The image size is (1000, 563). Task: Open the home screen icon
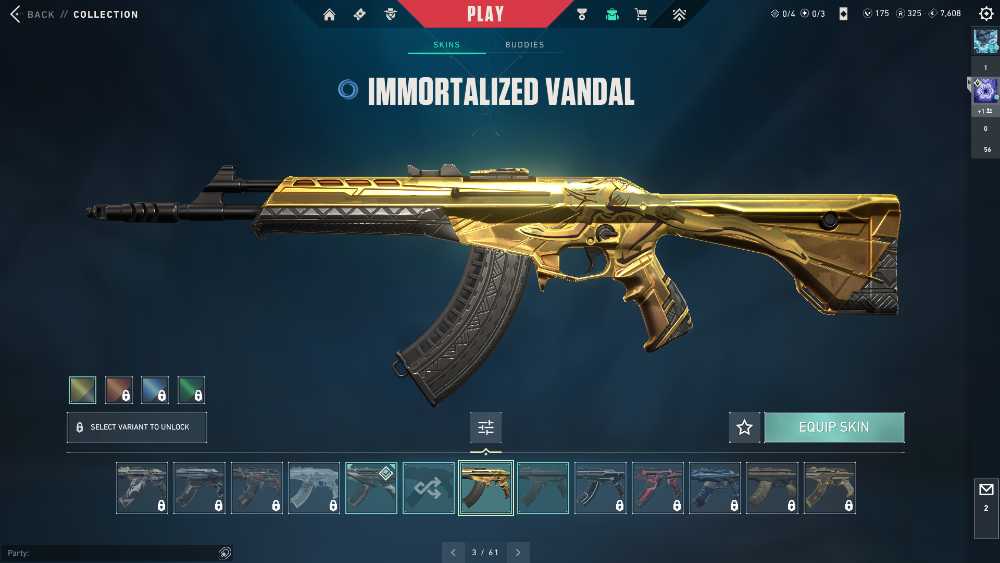(329, 14)
